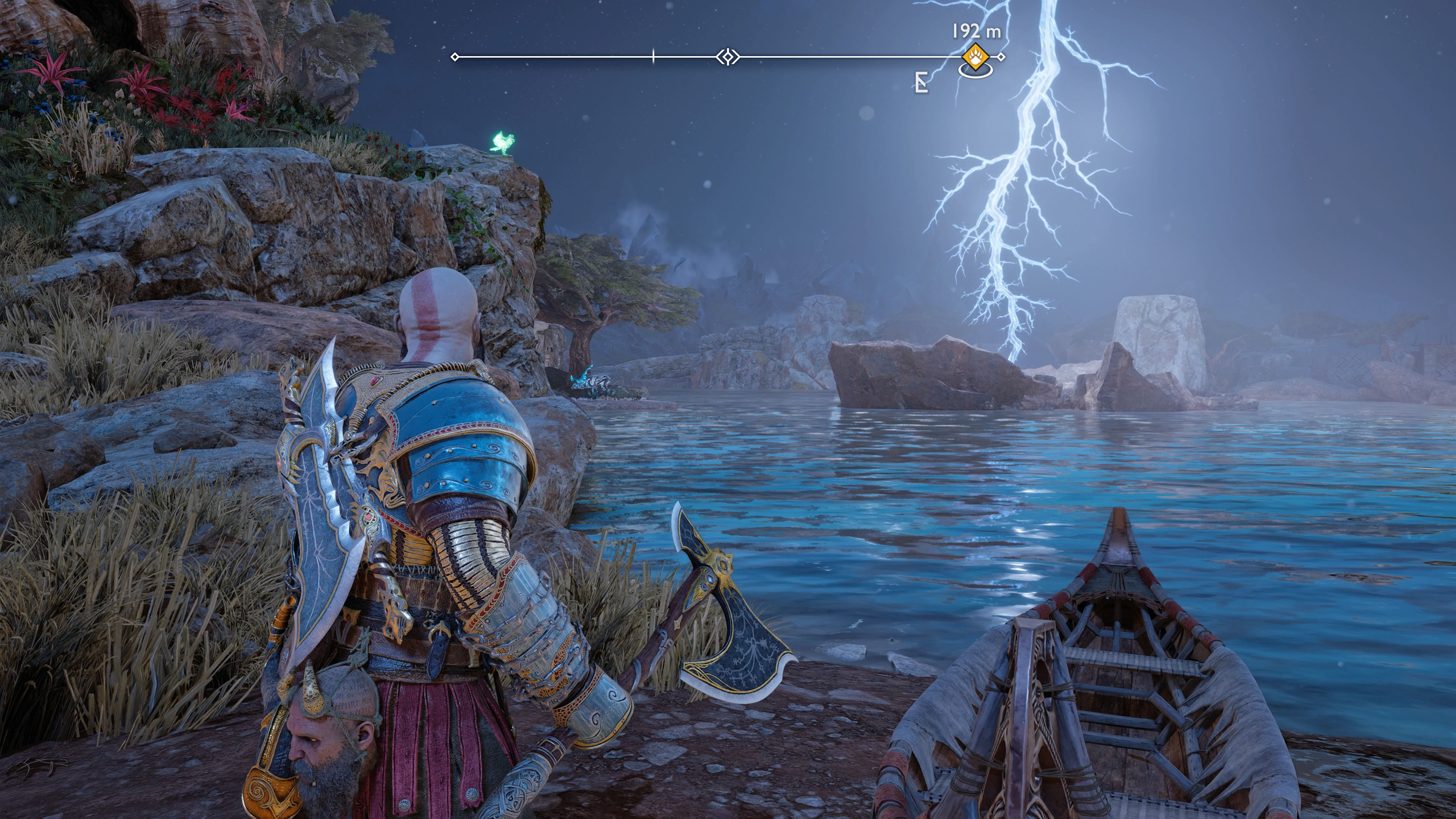
Task: Click the left diamond endpoint of the compass
Action: [455, 56]
